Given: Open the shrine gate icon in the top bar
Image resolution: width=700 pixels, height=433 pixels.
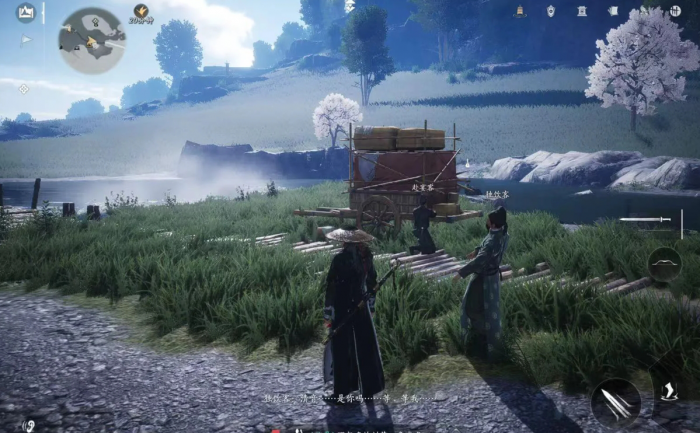Looking at the screenshot, I should coord(582,11).
